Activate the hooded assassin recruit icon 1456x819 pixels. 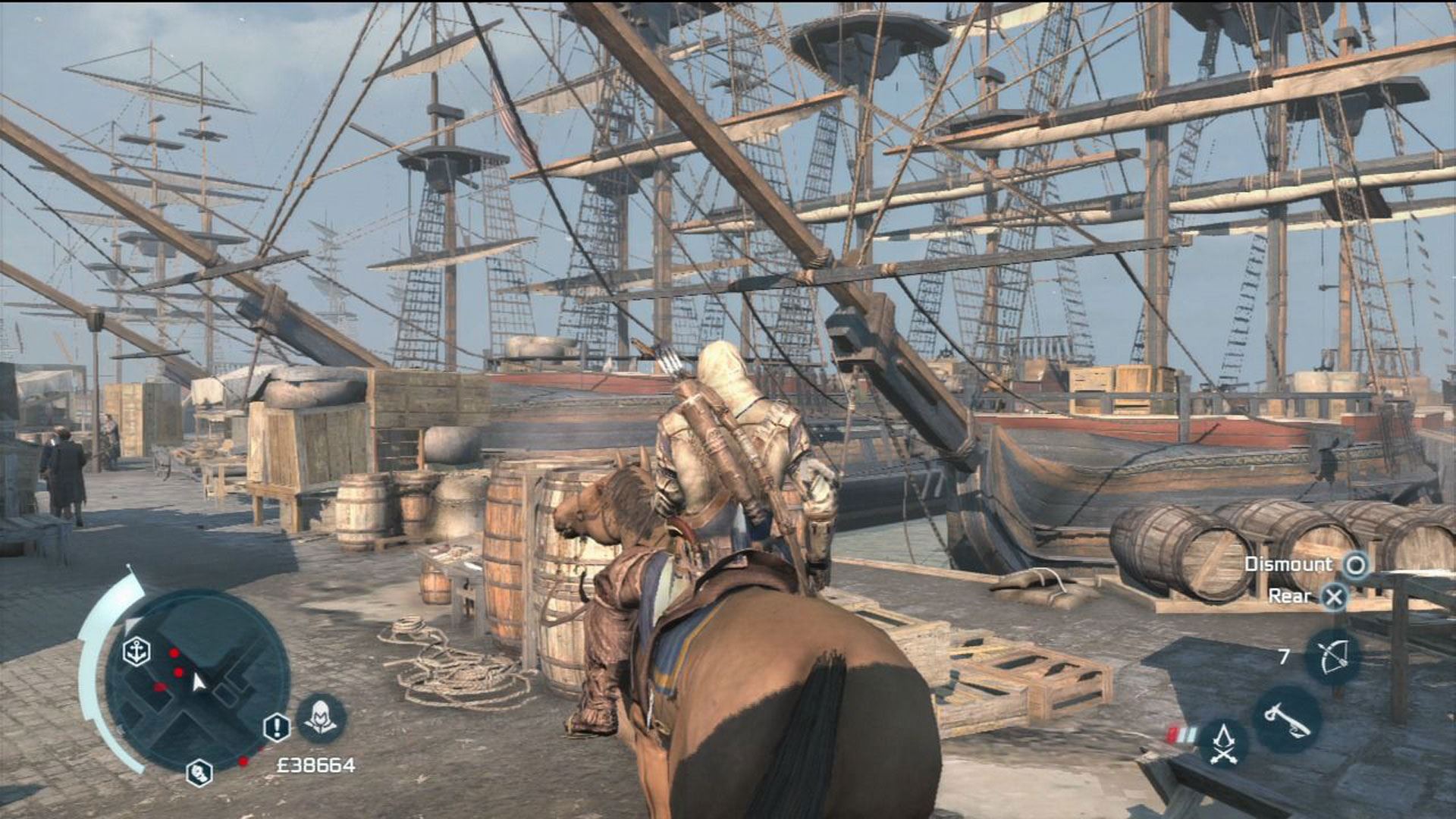(321, 718)
